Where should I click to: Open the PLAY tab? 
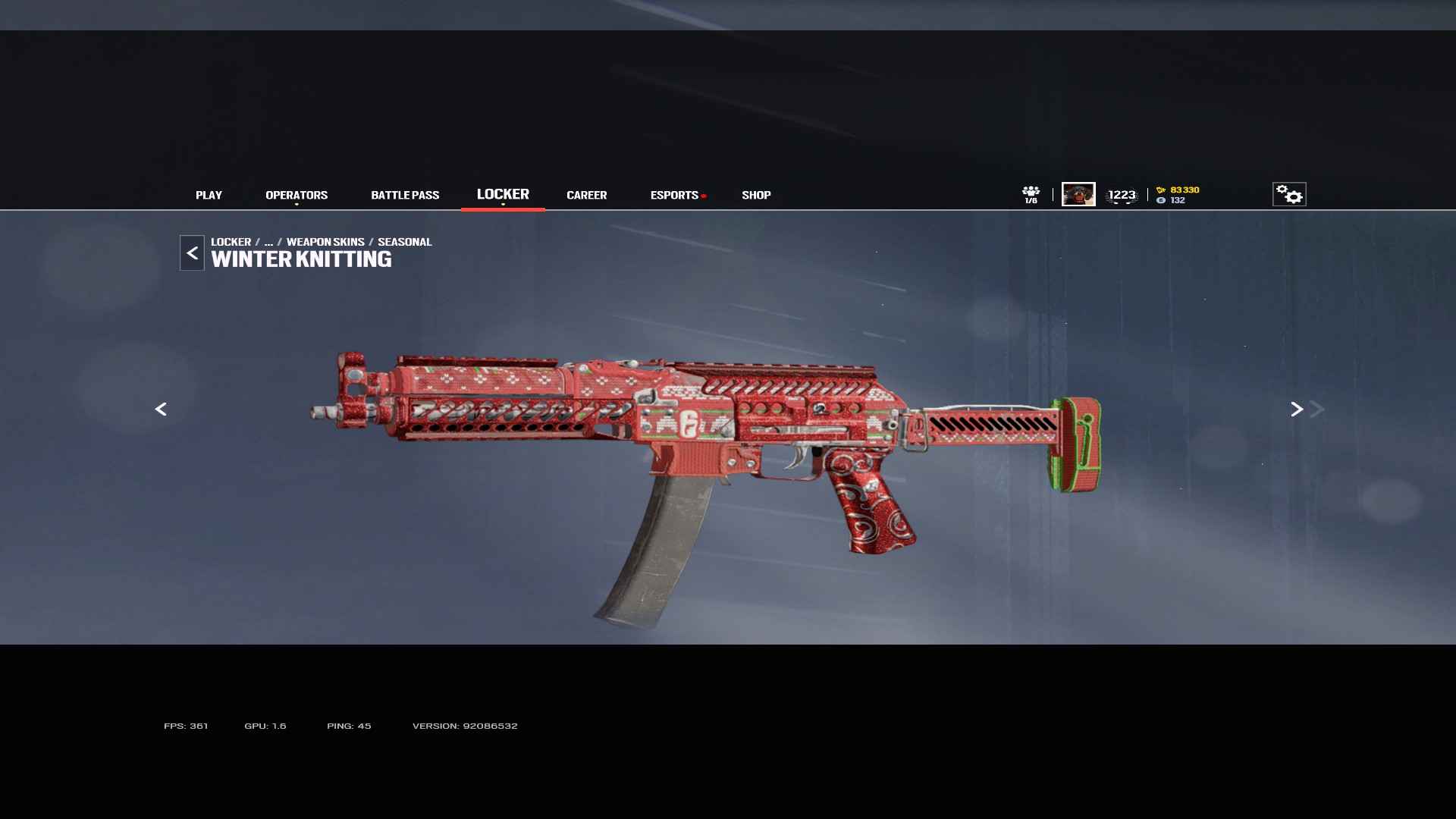[209, 195]
